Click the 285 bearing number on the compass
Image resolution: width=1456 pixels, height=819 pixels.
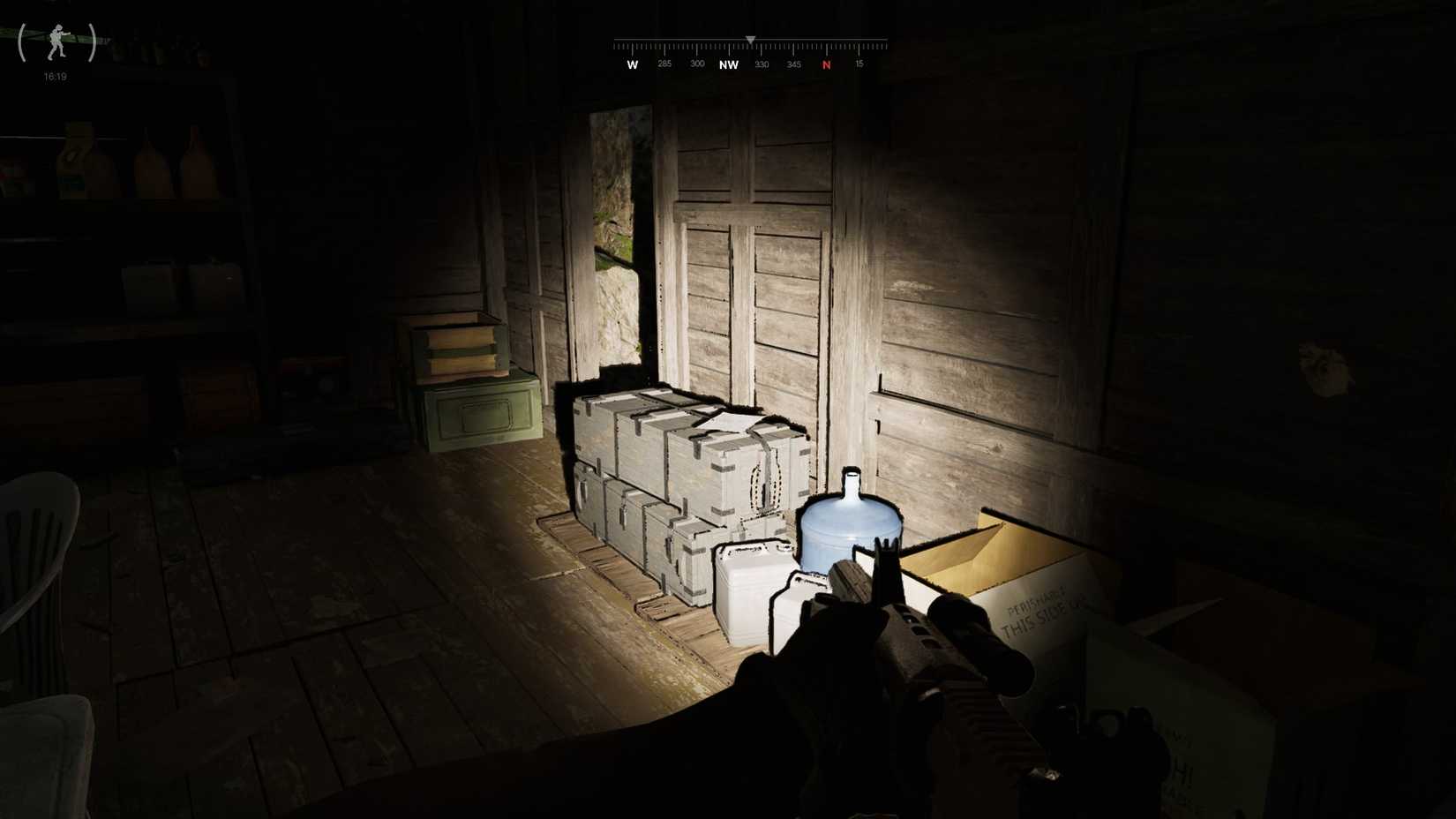(664, 64)
